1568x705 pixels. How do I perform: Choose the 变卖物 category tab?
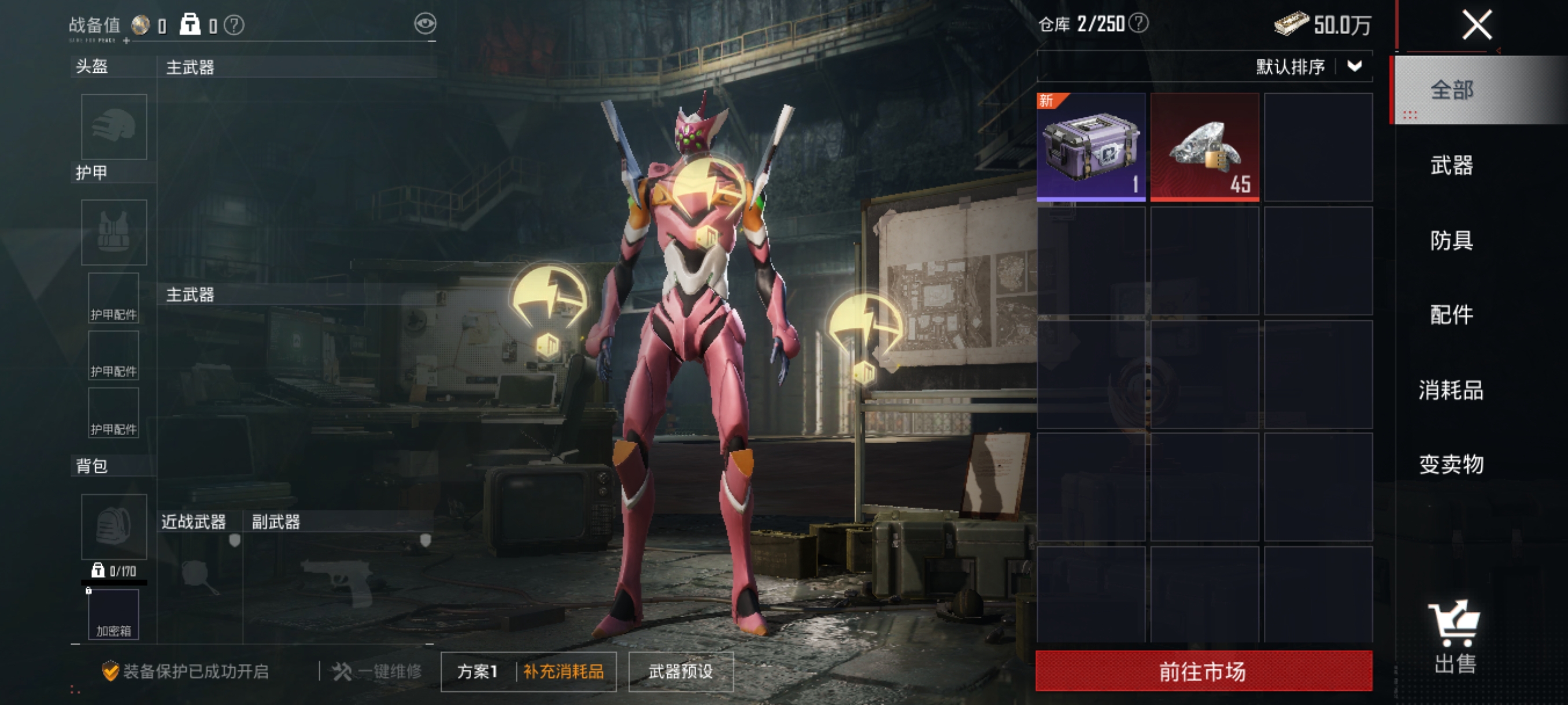pos(1452,464)
